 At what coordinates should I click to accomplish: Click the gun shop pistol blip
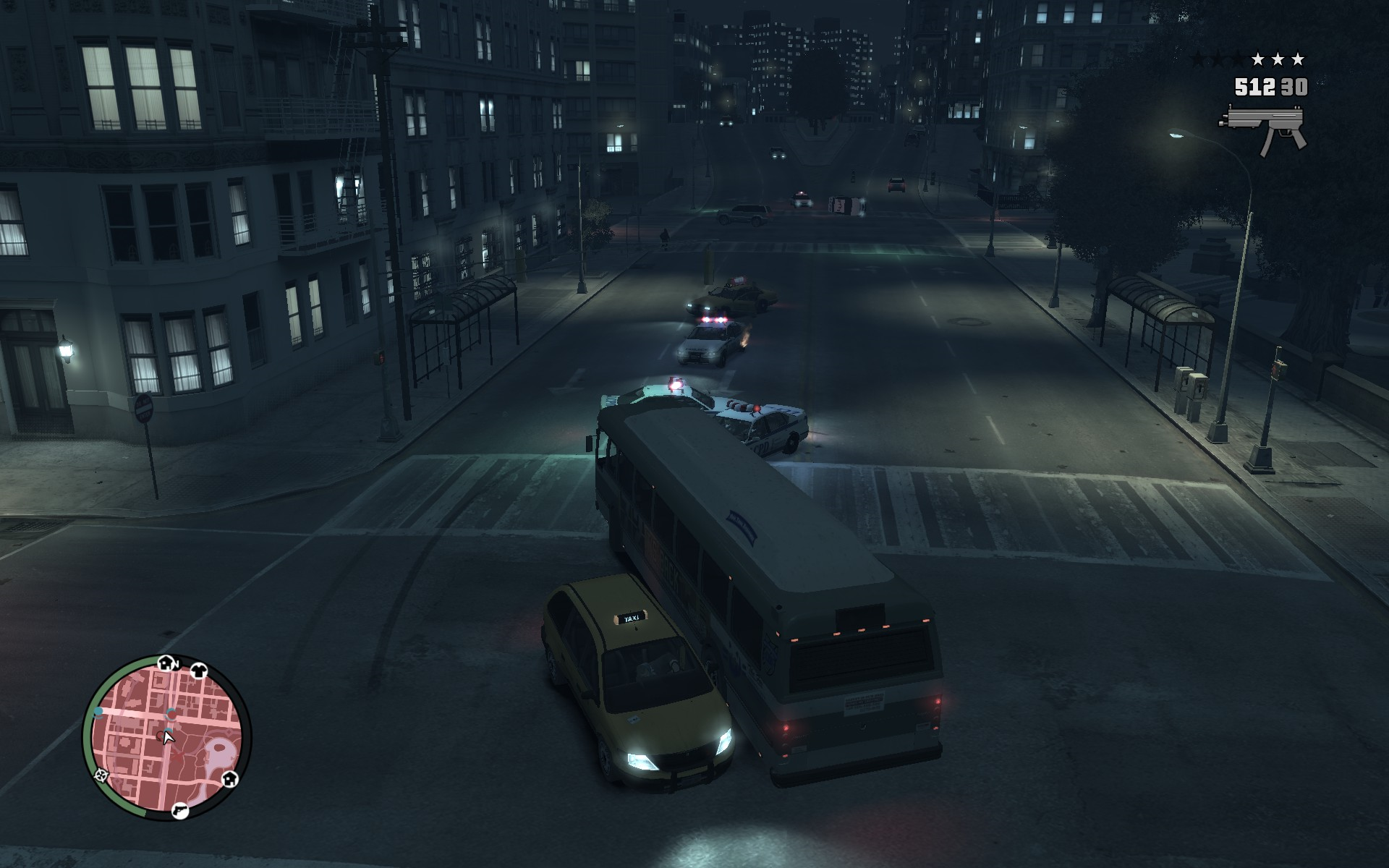180,811
